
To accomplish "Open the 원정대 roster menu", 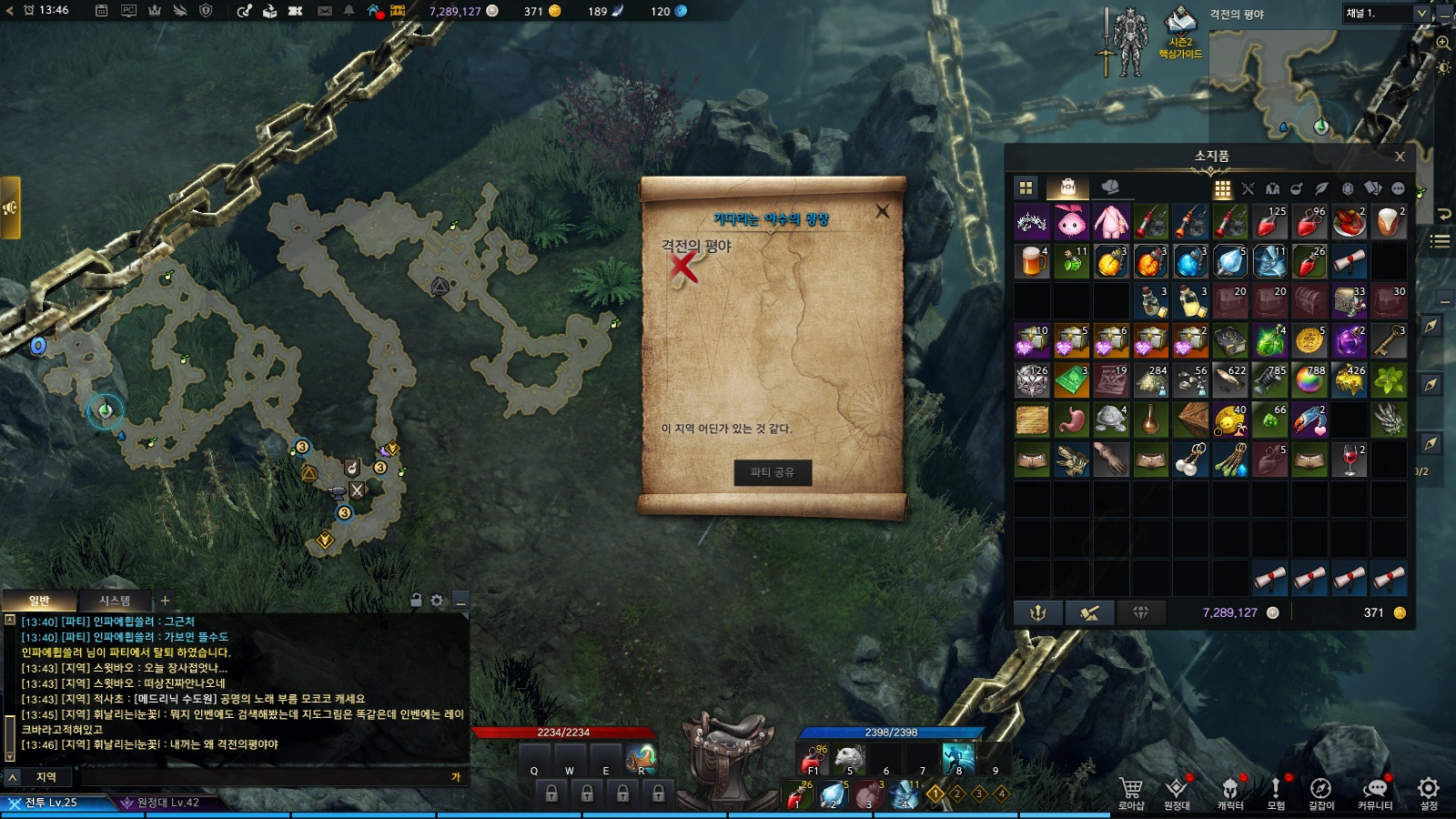I will coord(1177,792).
